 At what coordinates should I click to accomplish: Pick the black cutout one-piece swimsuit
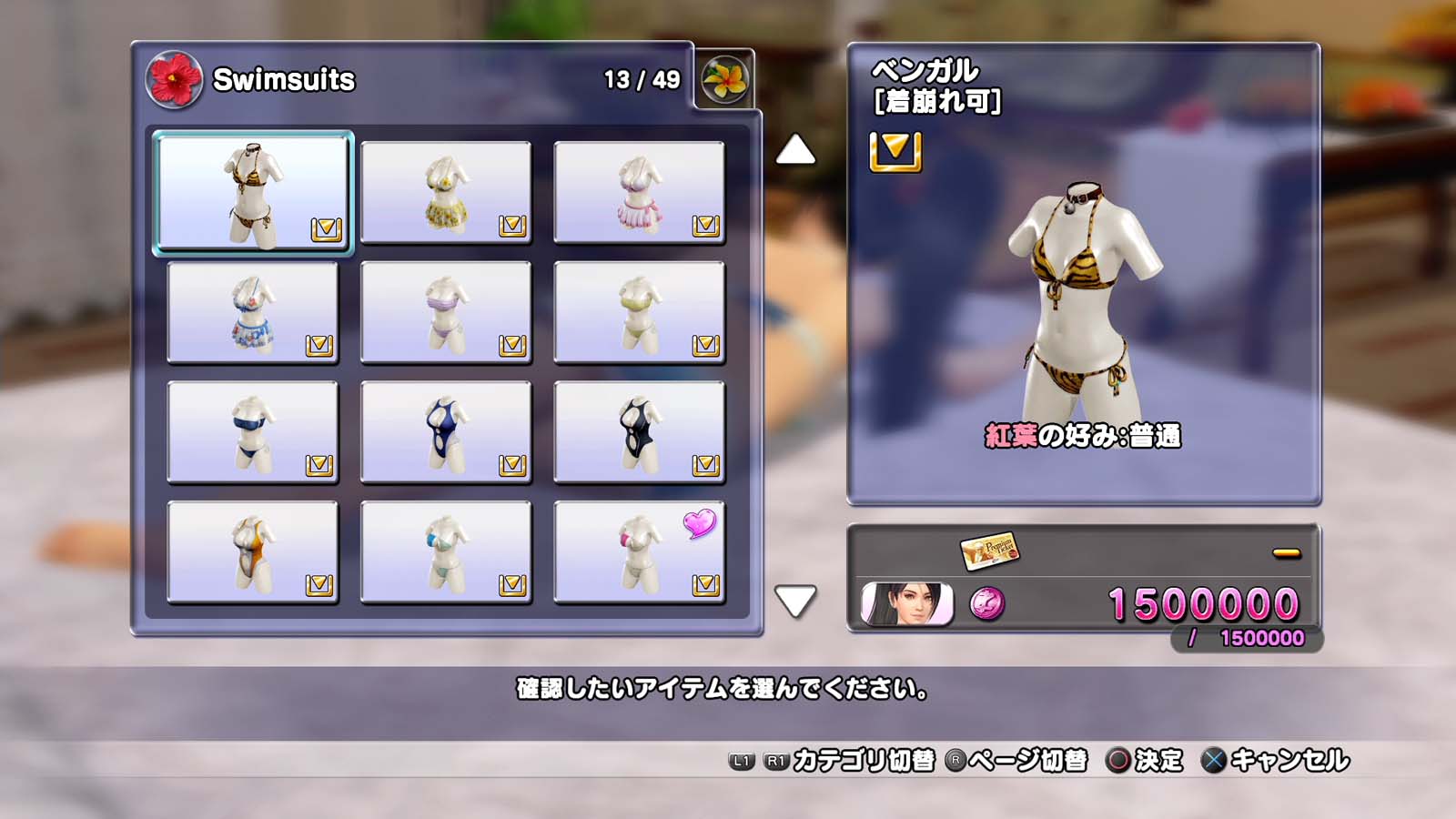pos(639,433)
